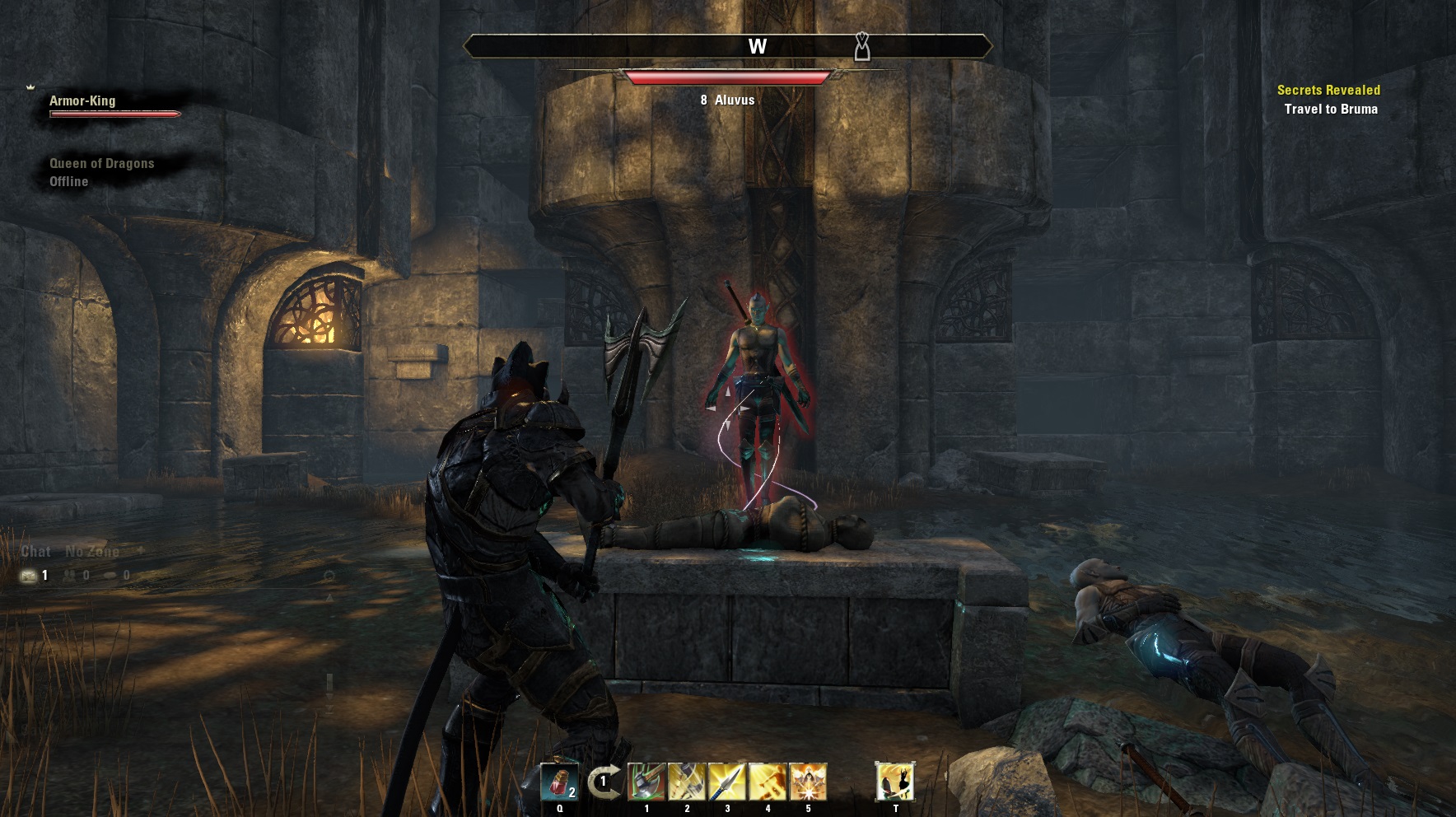
Task: Trigger the golden charging figure ability
Action: tap(768, 782)
